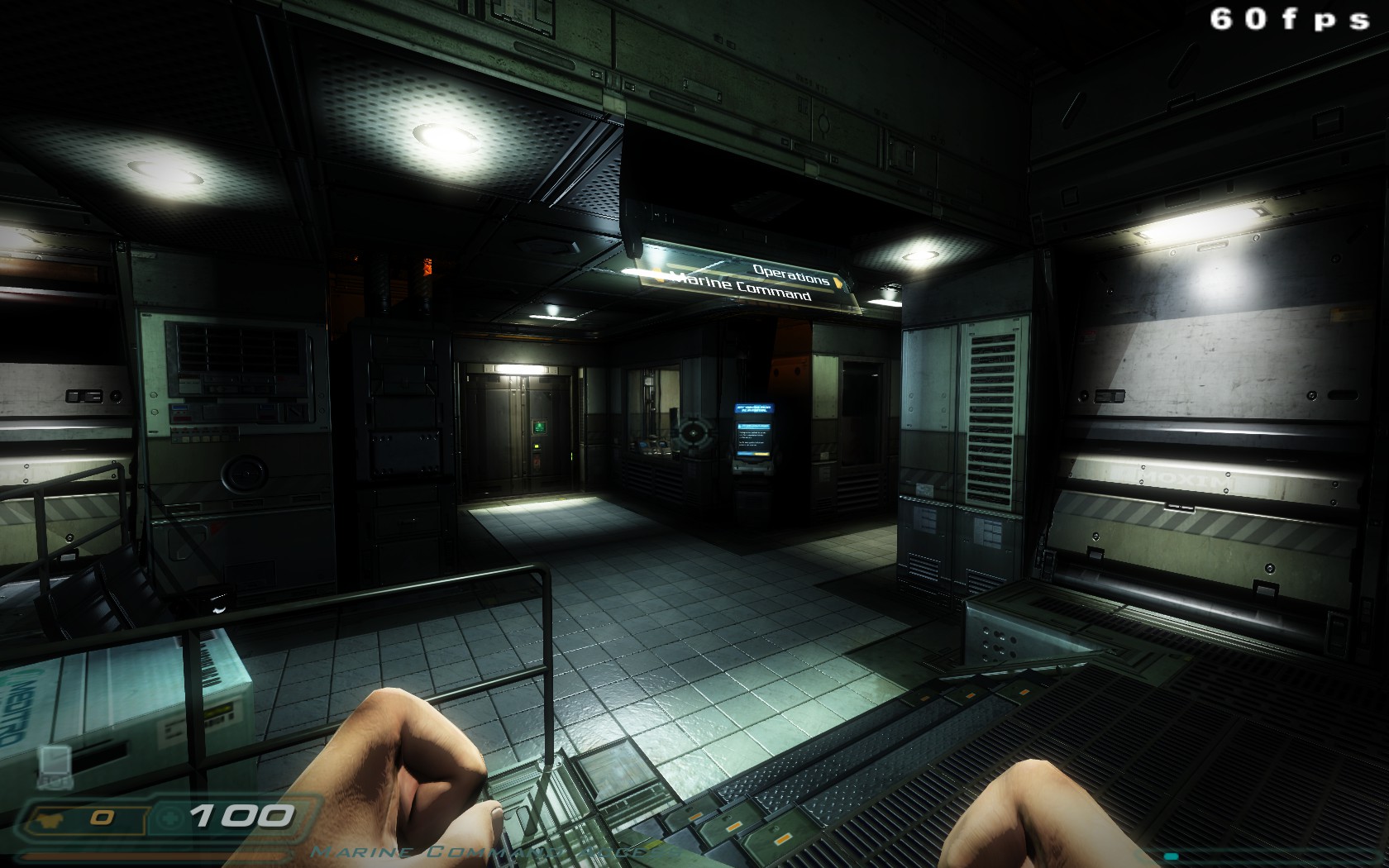This screenshot has height=868, width=1389.
Task: Click the green access panel on the far door
Action: click(539, 427)
